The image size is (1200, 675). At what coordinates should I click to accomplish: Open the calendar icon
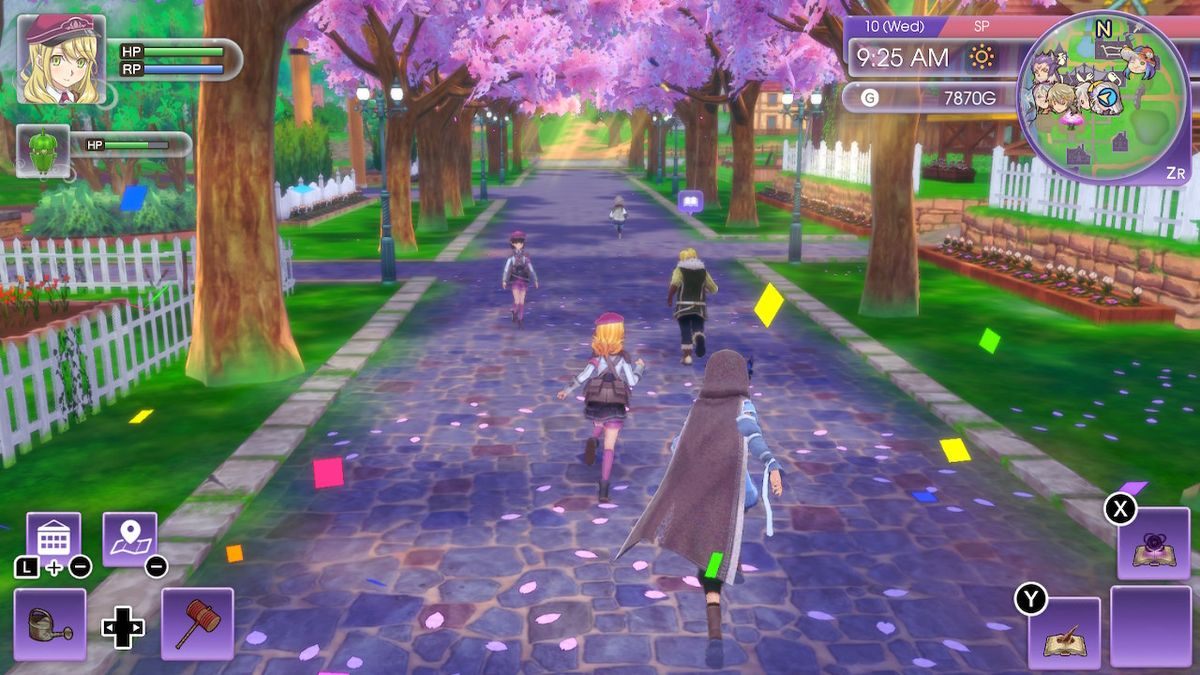53,539
